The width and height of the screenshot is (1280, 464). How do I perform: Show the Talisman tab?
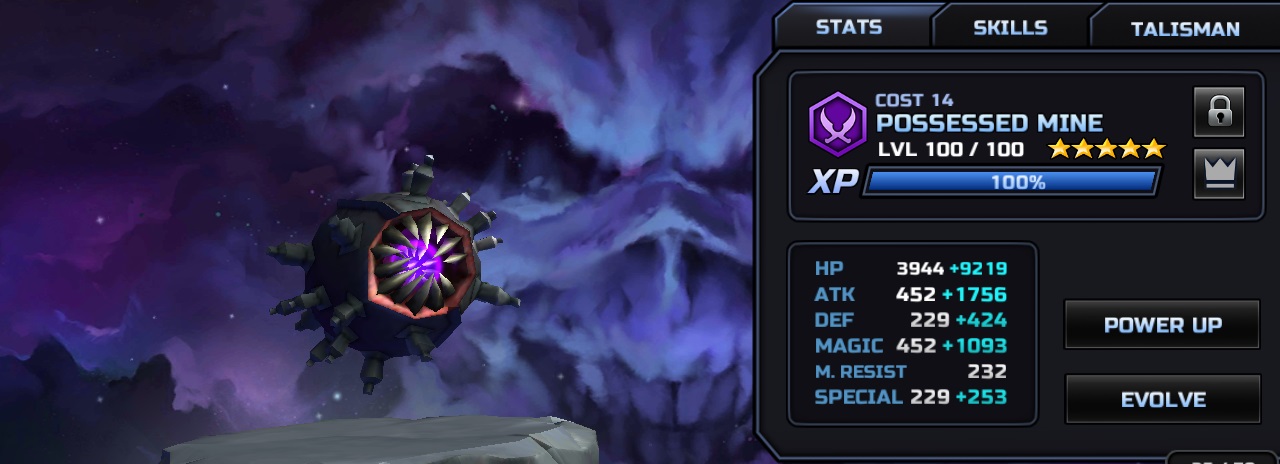click(1184, 28)
